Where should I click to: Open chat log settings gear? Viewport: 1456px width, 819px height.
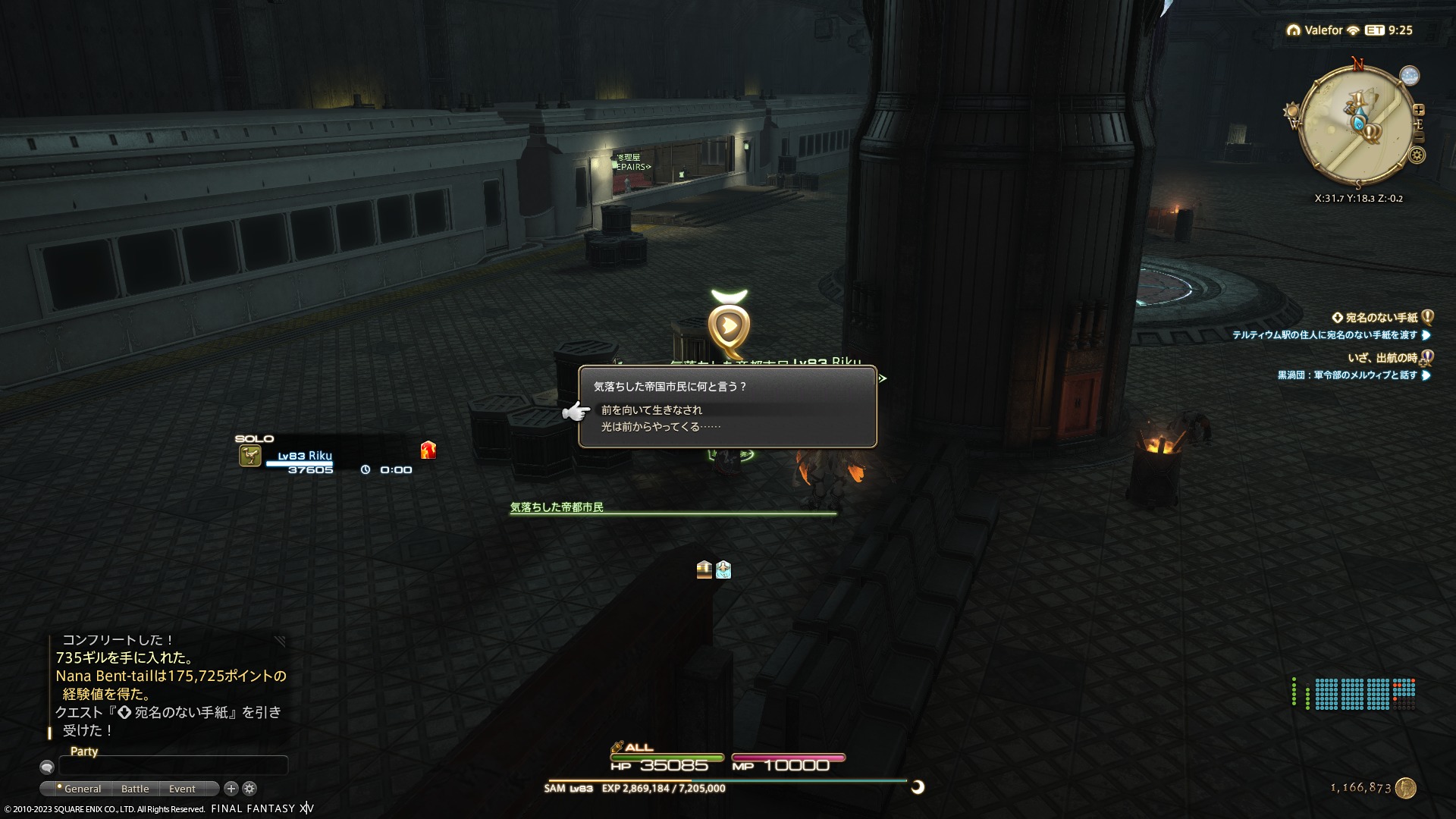point(249,789)
